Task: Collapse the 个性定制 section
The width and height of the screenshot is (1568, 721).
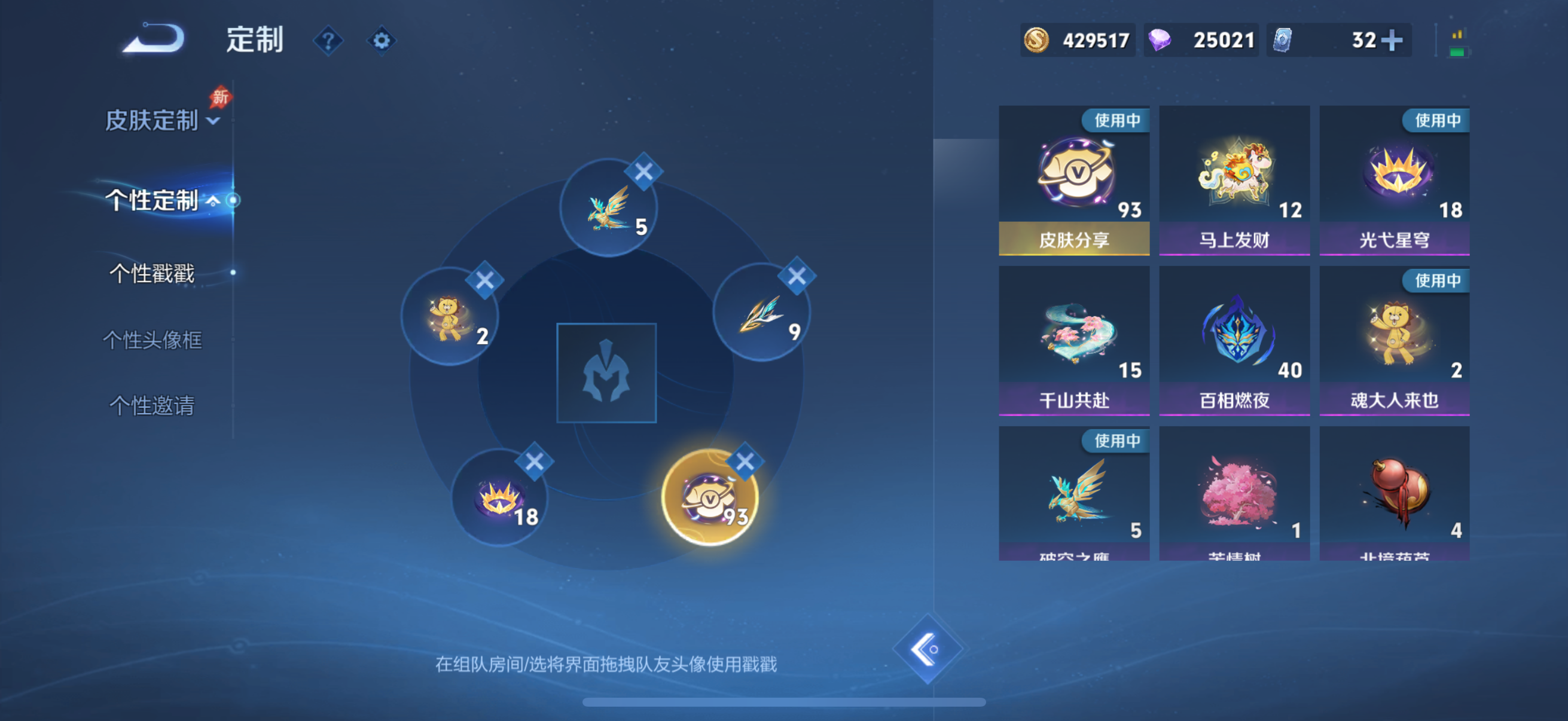Action: tap(213, 201)
